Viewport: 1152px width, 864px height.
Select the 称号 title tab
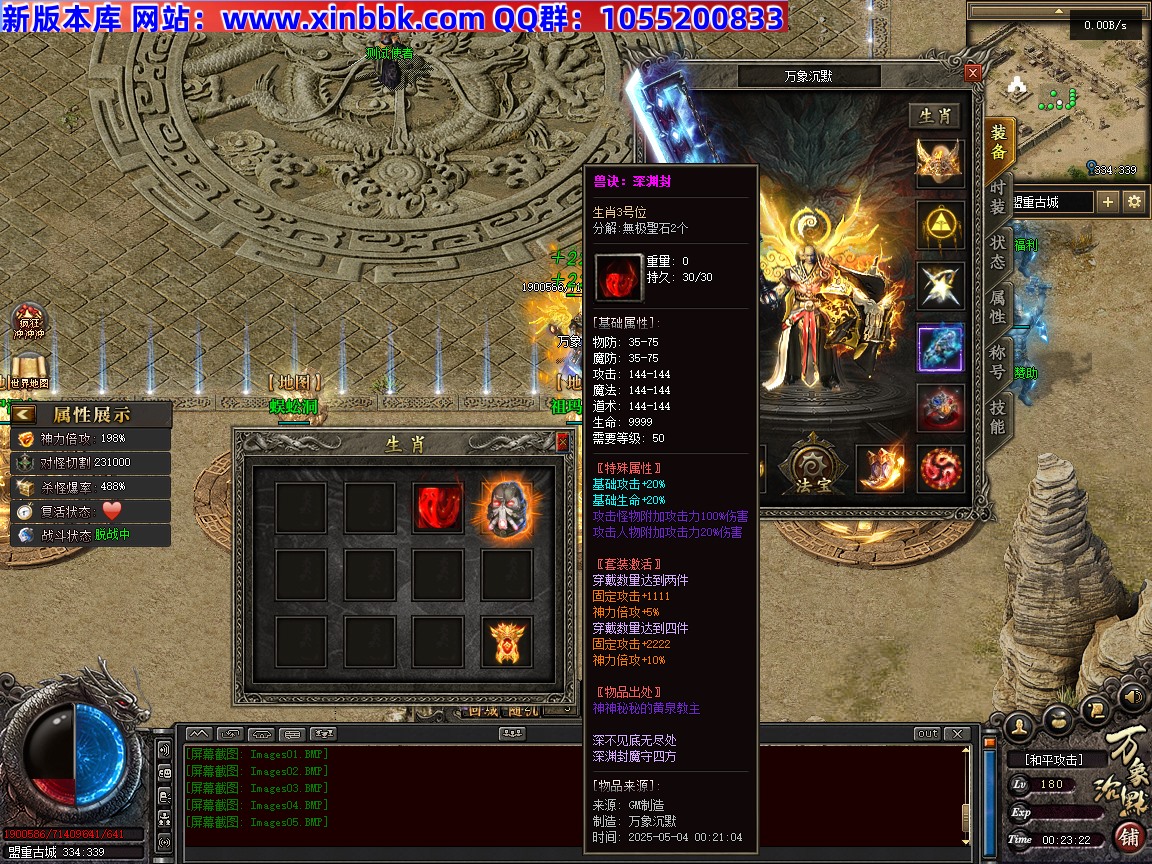998,360
